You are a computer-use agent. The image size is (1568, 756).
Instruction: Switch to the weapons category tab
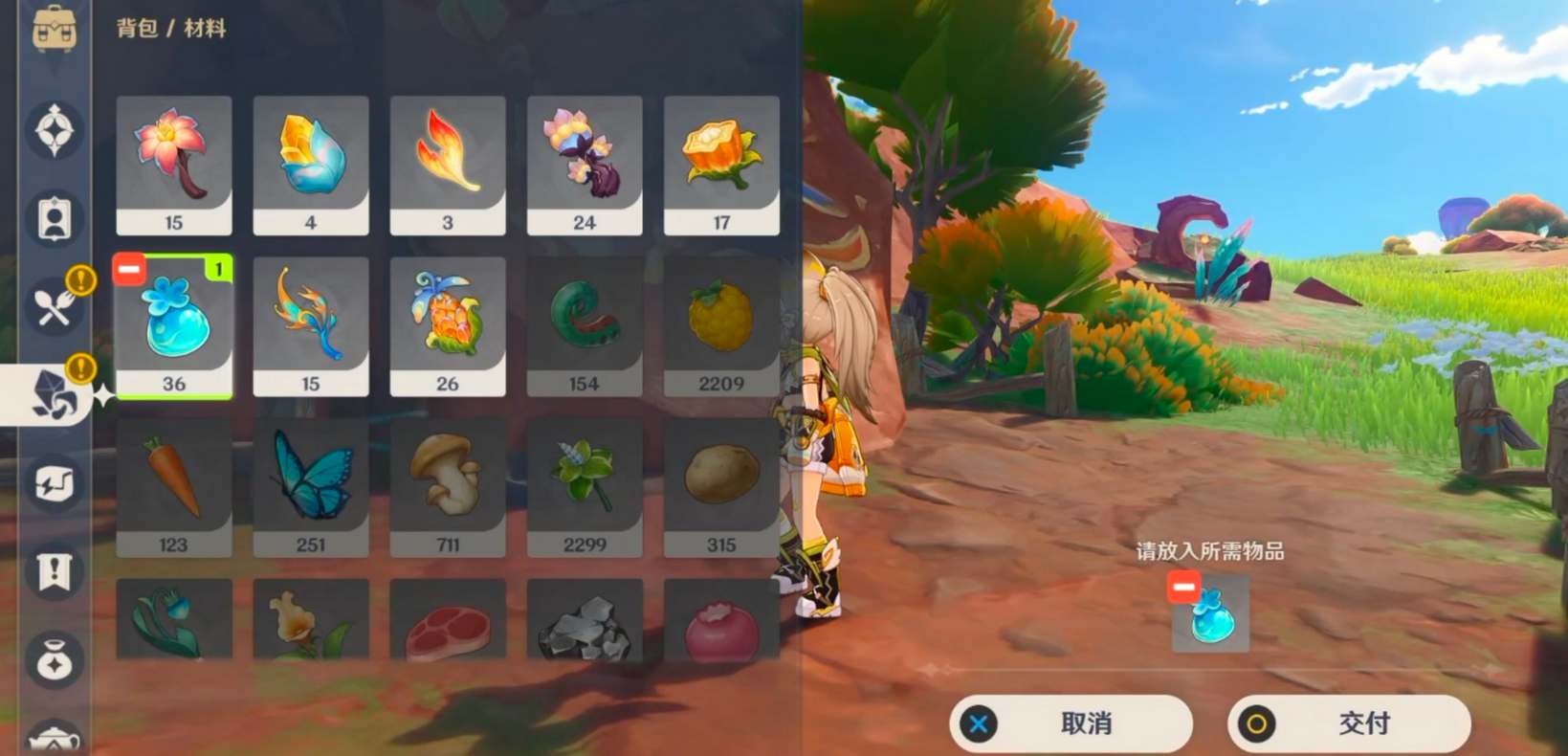[x=55, y=129]
